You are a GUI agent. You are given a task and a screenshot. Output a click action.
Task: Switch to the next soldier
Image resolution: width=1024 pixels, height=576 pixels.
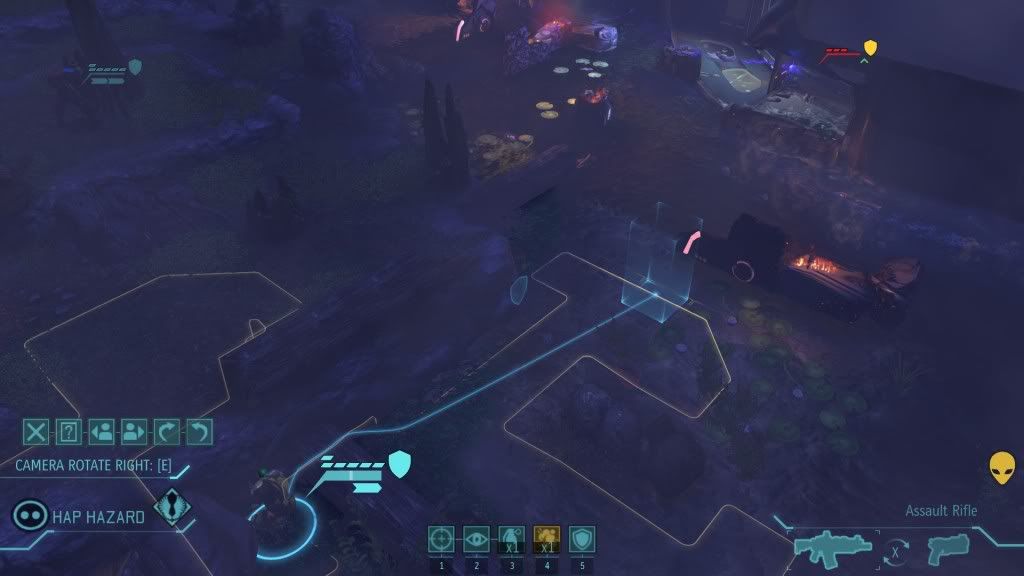(x=134, y=432)
